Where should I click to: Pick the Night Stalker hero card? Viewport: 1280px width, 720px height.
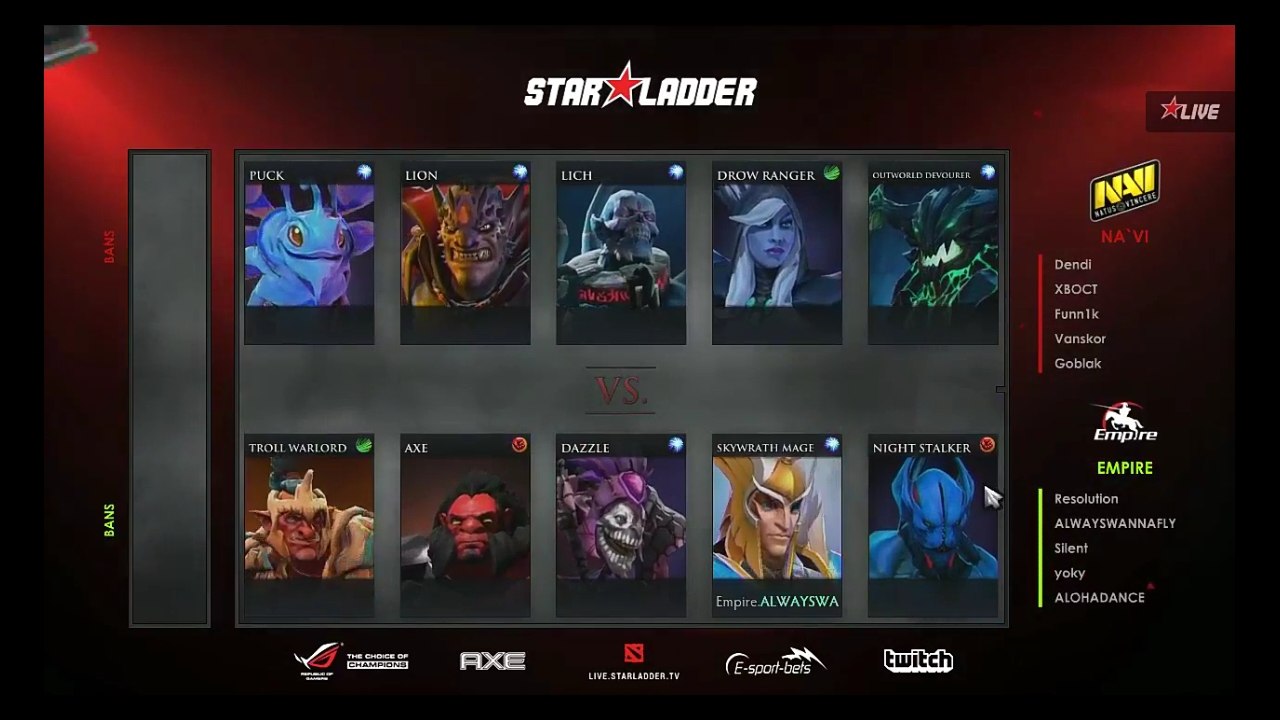pos(933,525)
